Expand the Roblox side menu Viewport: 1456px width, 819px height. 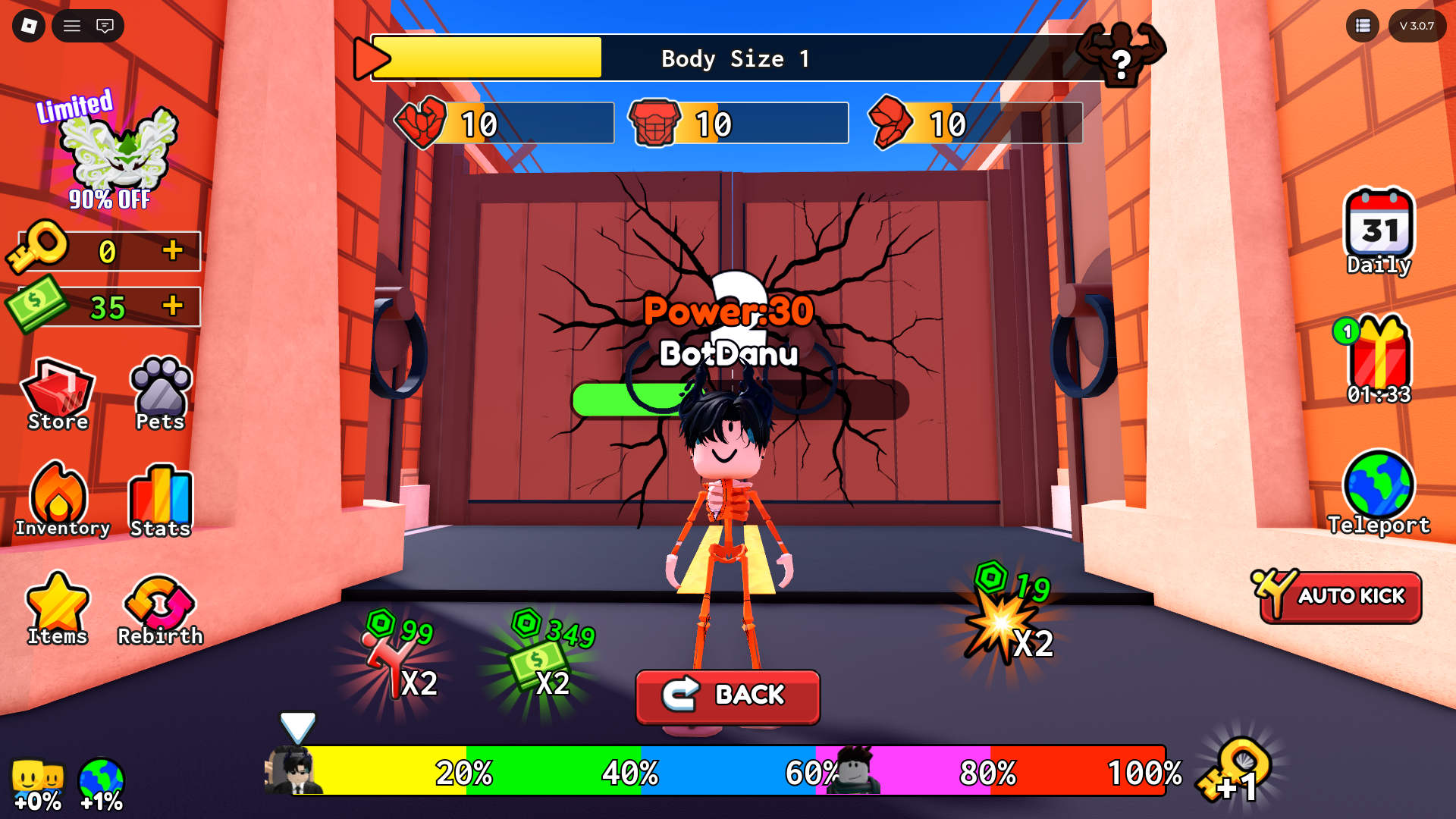(72, 26)
